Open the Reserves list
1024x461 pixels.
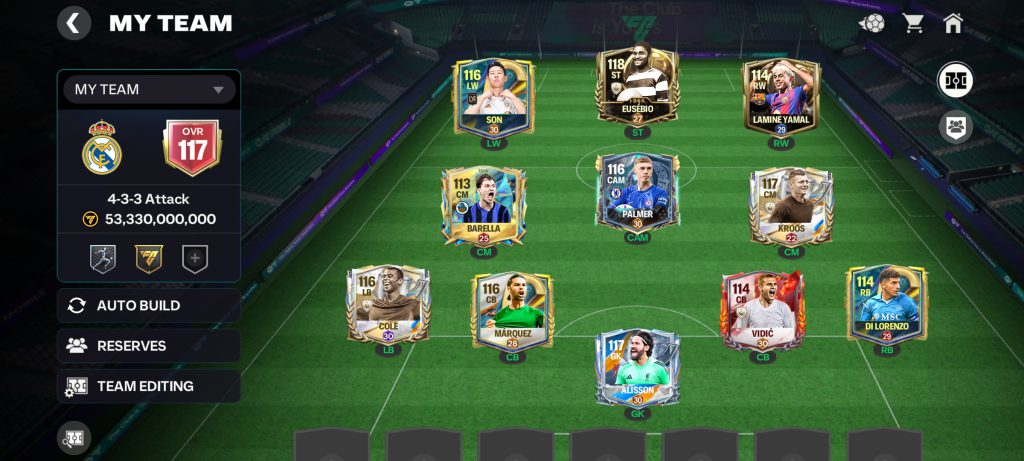click(148, 346)
